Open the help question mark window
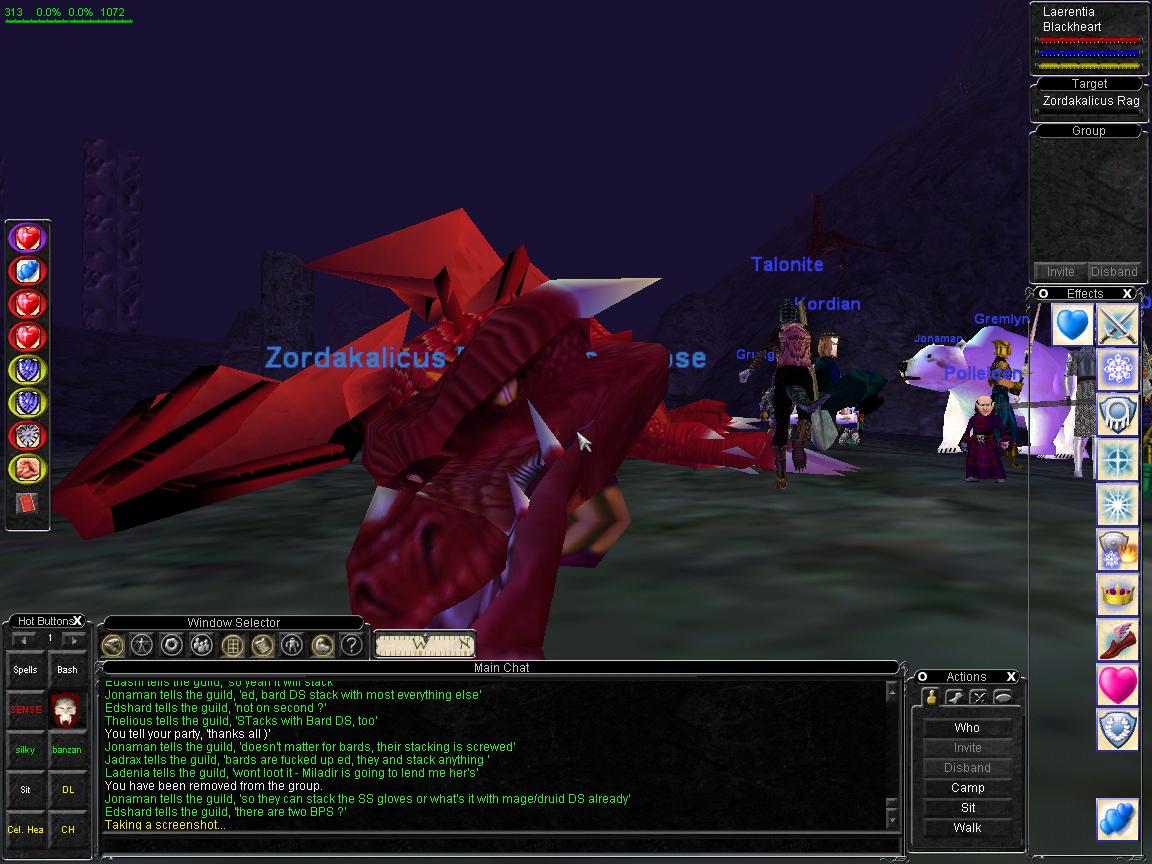Image resolution: width=1152 pixels, height=864 pixels. (351, 645)
